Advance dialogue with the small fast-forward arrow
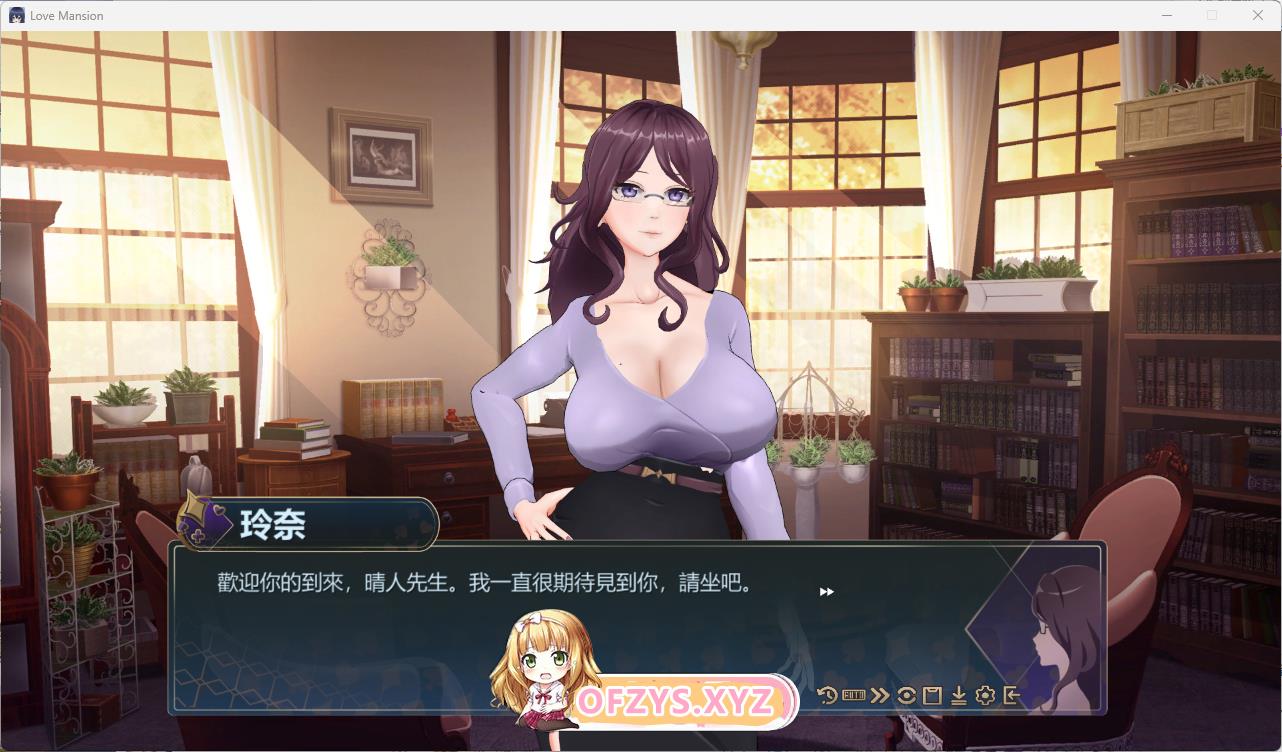 coord(826,592)
